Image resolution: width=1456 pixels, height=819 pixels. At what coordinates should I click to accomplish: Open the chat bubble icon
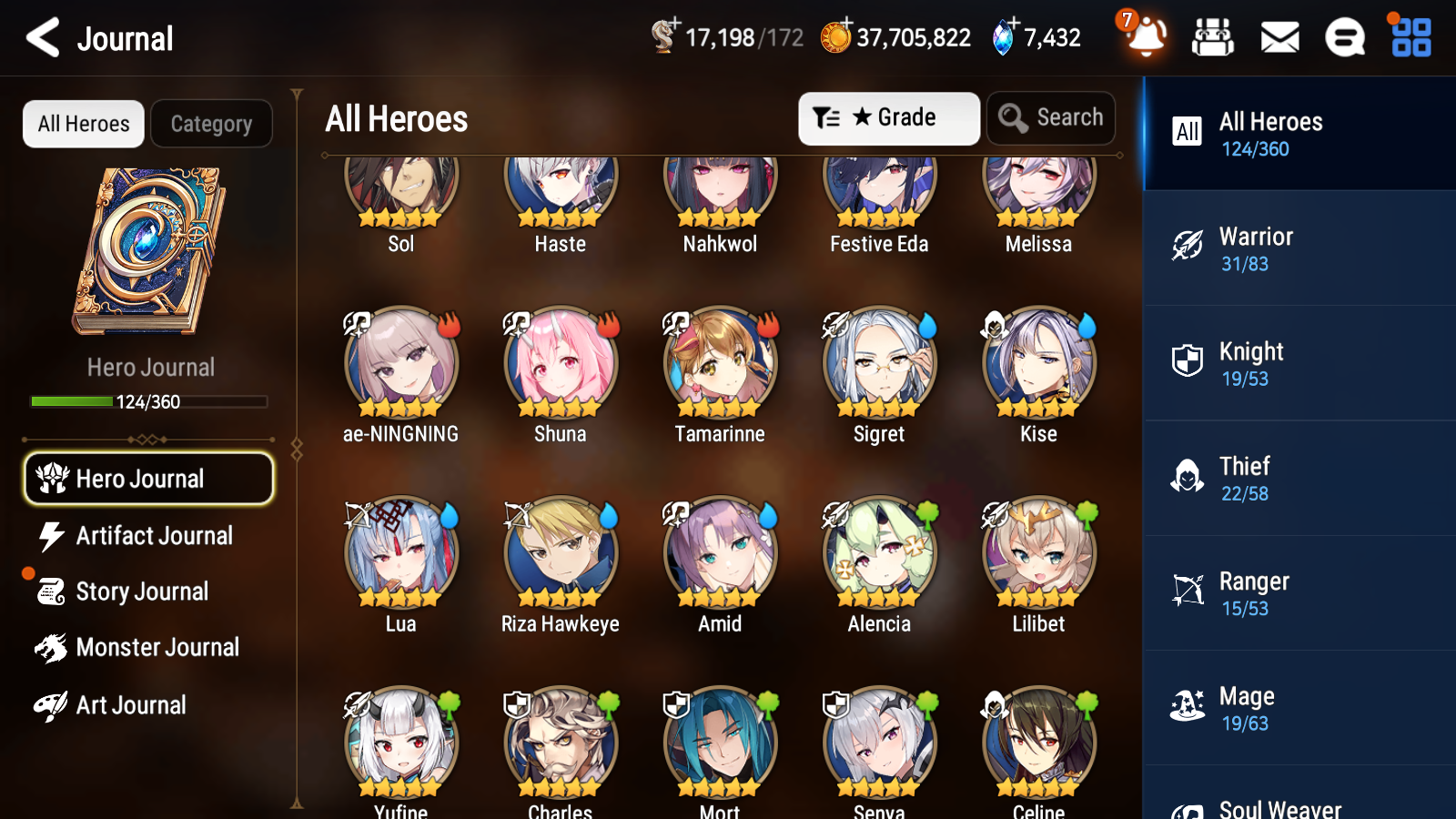(x=1344, y=38)
